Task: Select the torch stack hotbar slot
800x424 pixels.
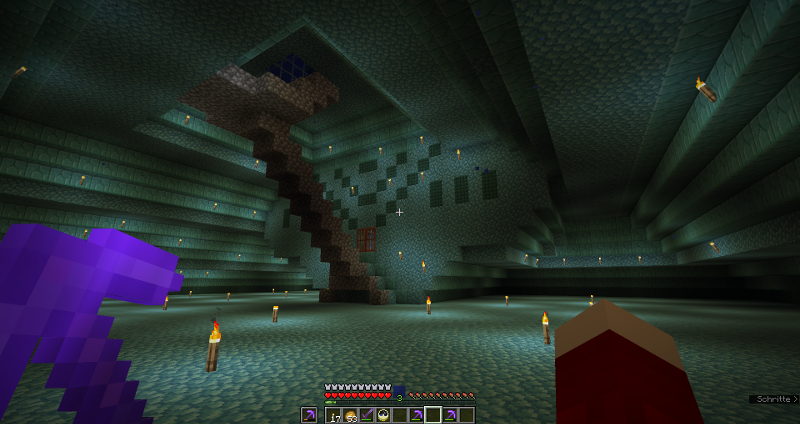Action: pyautogui.click(x=335, y=415)
